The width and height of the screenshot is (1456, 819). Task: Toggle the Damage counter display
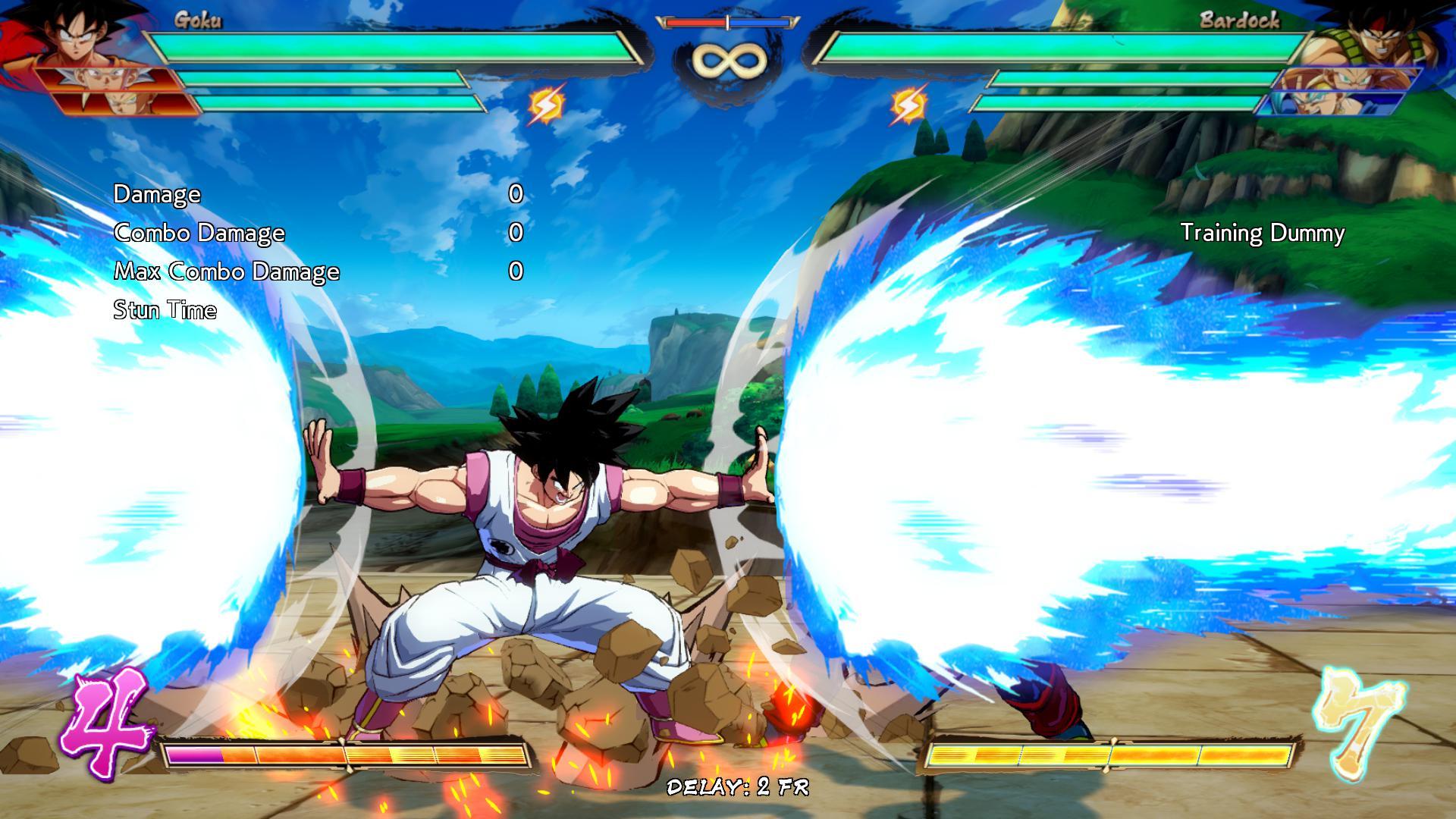(155, 195)
